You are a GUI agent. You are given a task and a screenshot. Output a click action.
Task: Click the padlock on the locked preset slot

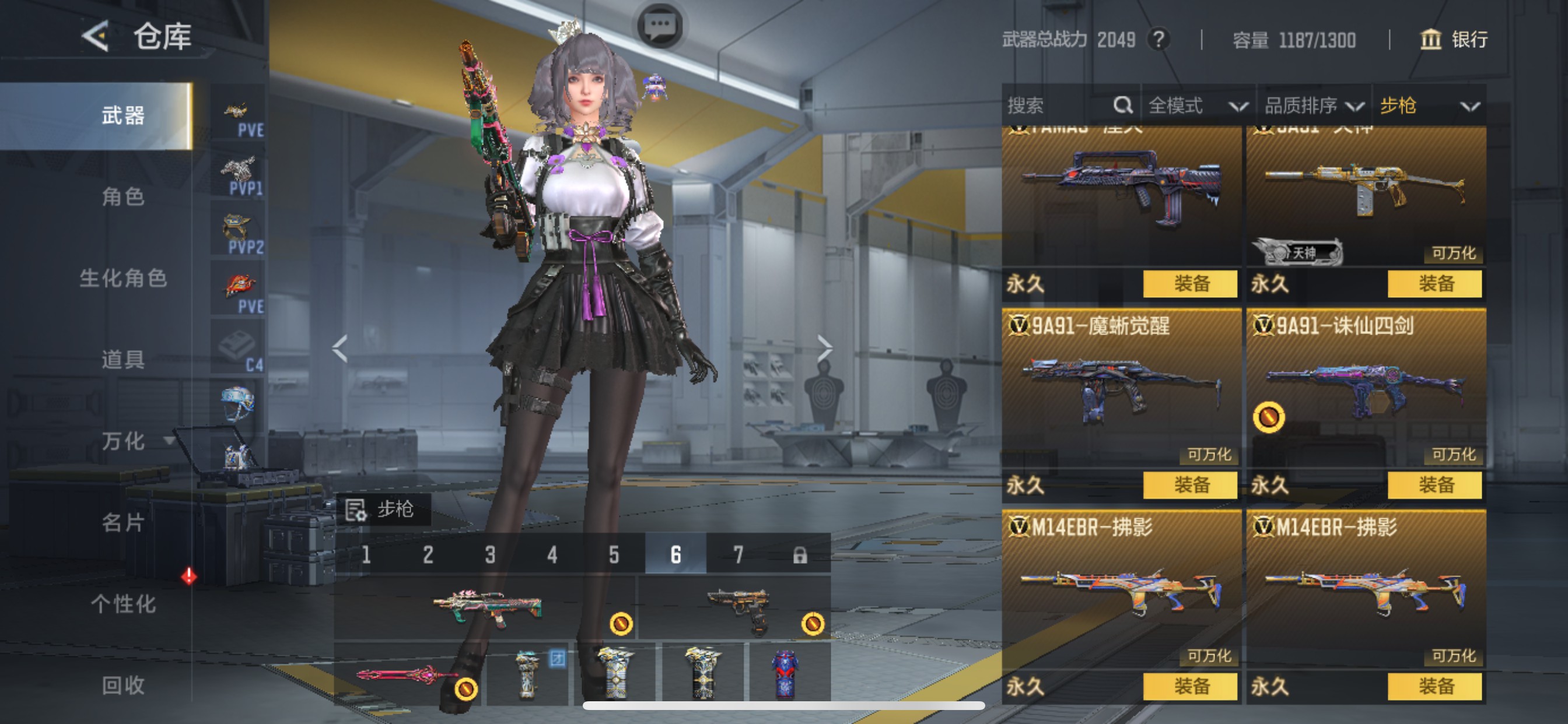(x=801, y=555)
